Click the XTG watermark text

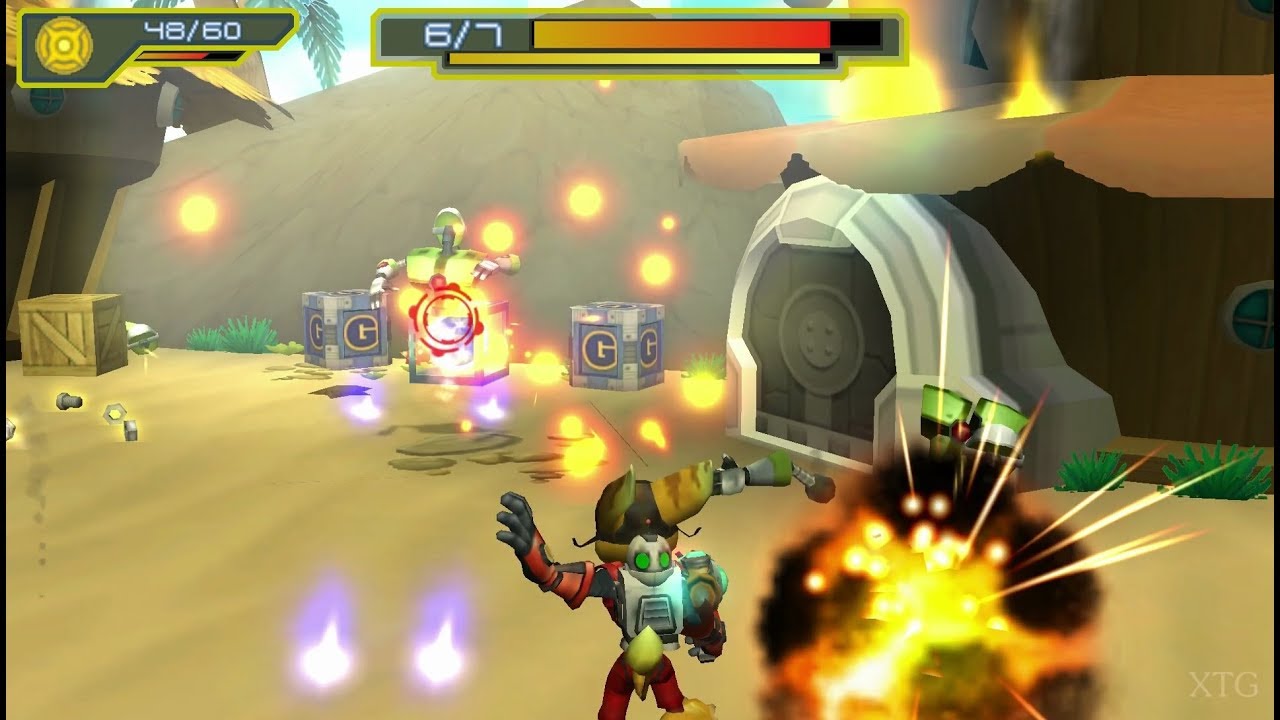click(1222, 684)
